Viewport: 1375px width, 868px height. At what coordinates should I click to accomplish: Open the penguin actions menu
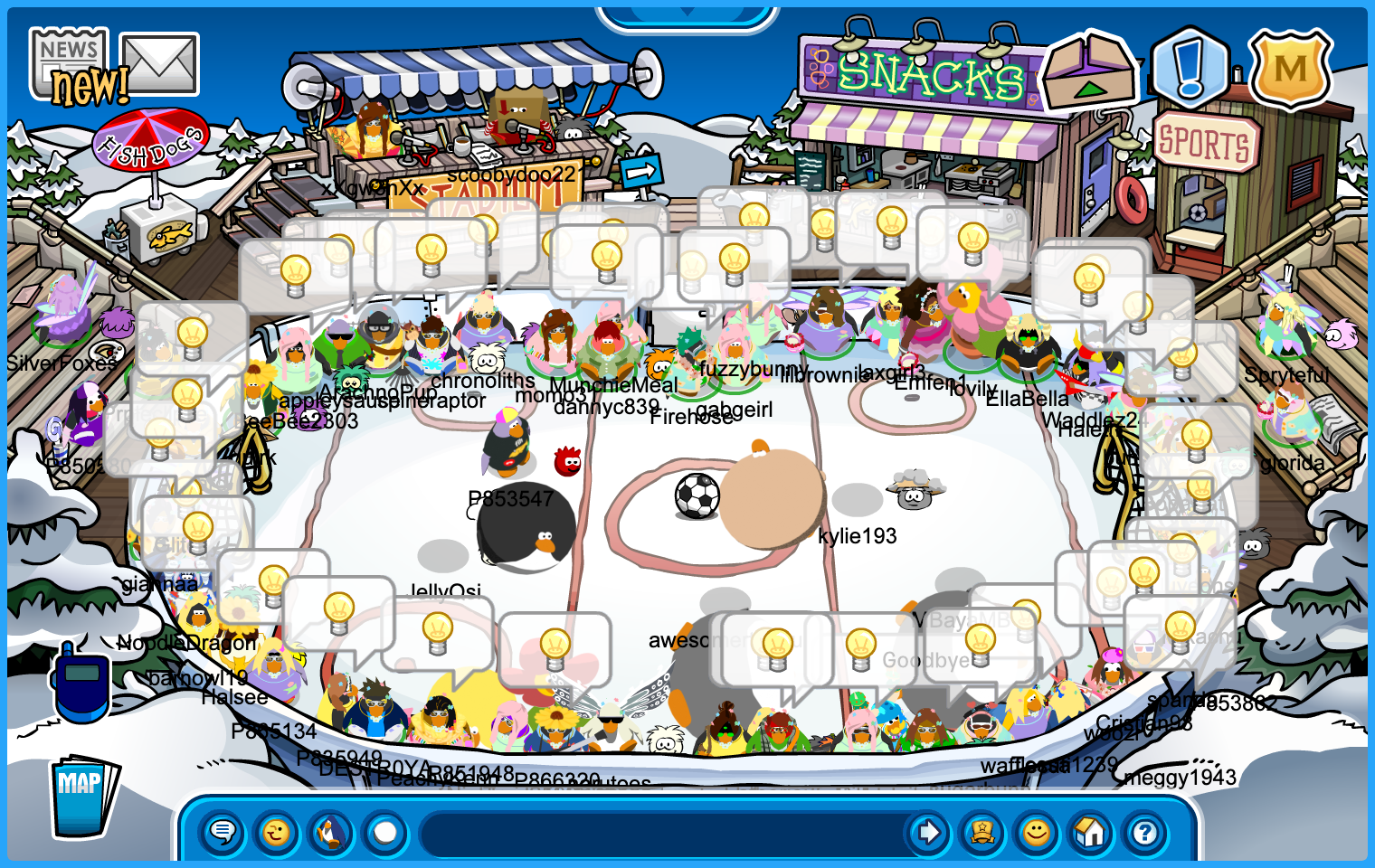coord(331,832)
